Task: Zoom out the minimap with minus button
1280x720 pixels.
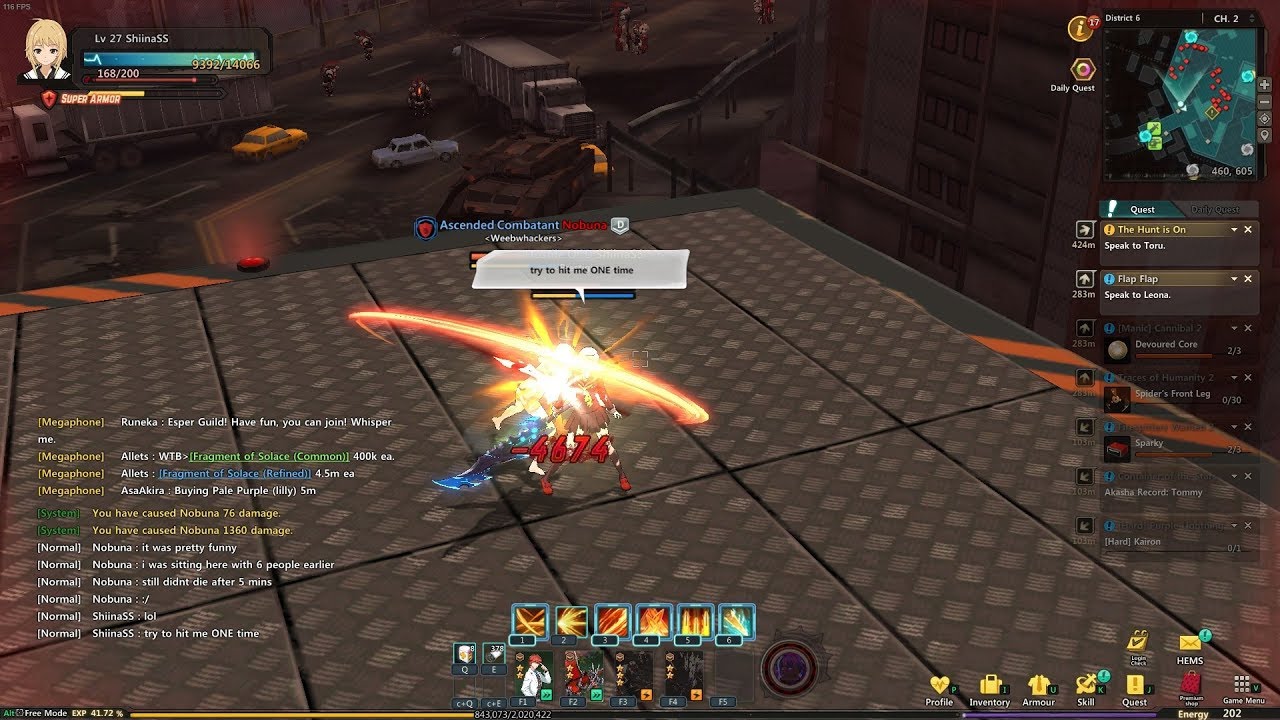Action: point(1264,102)
